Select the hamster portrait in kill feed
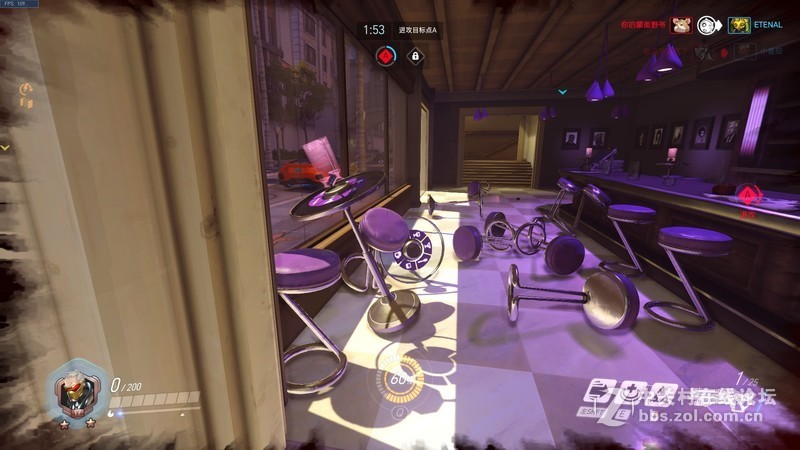The width and height of the screenshot is (800, 450). 681,25
